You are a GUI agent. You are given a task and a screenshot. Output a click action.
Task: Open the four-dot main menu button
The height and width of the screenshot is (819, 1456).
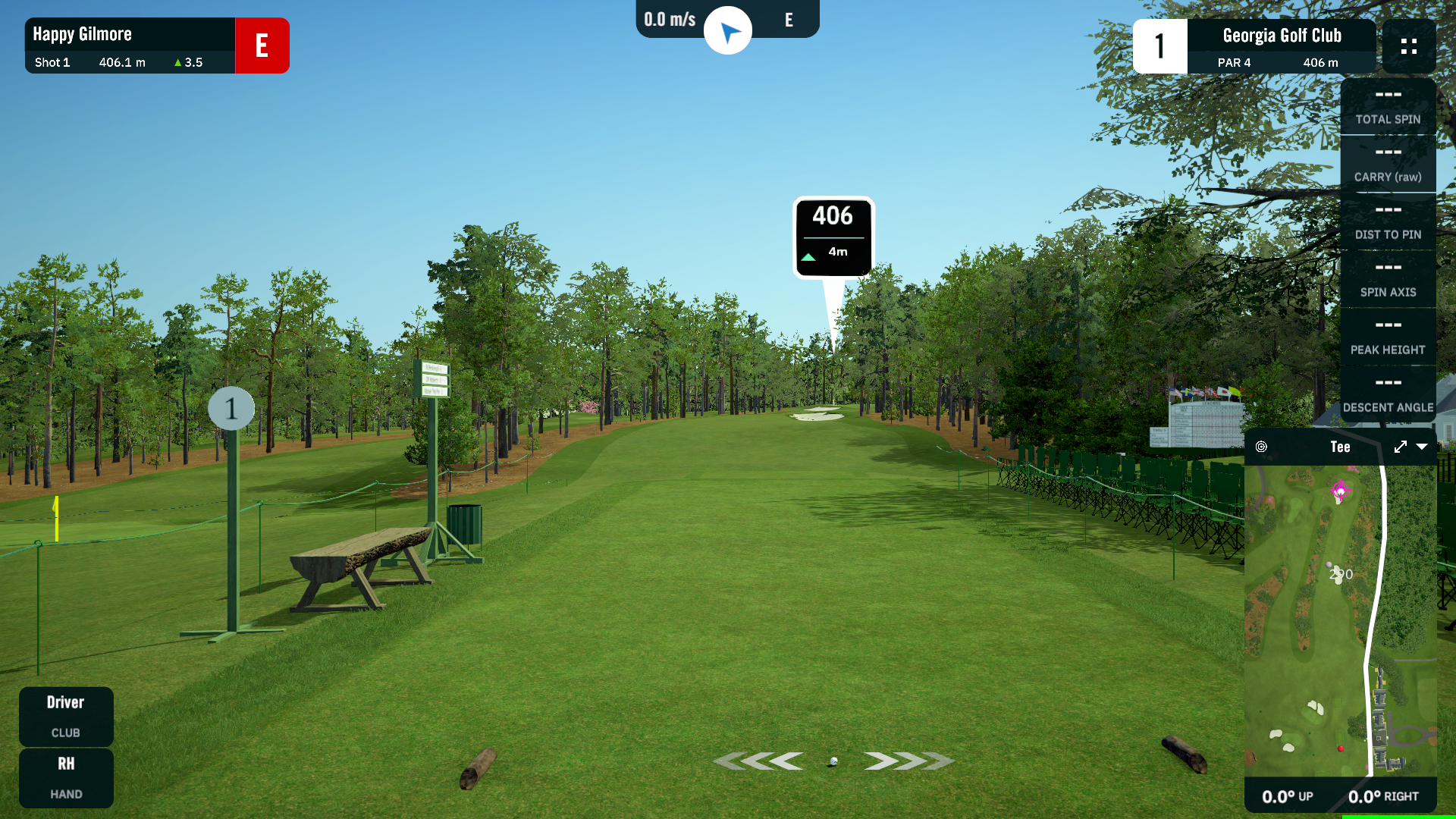1409,46
